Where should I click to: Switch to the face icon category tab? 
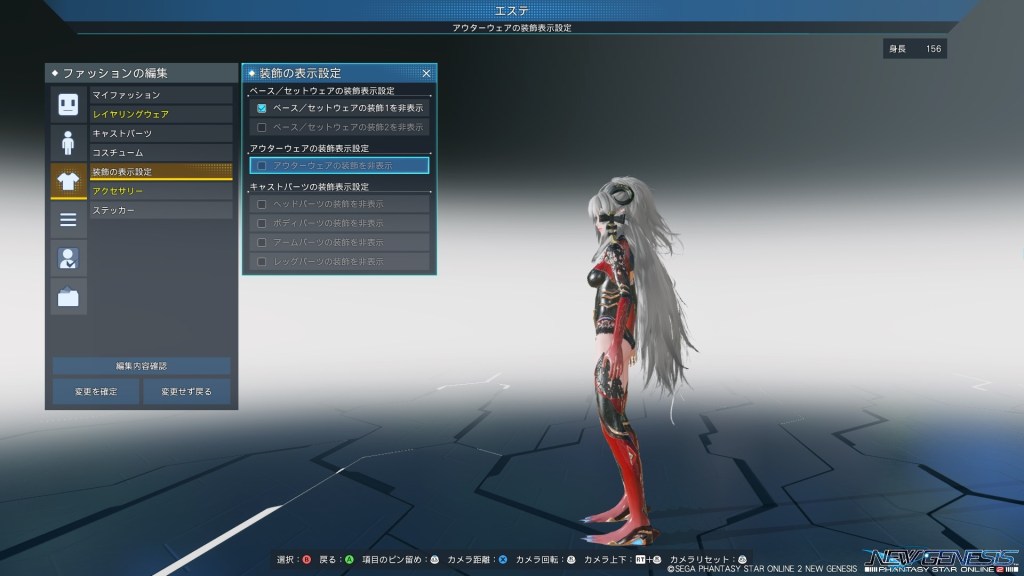pos(68,104)
